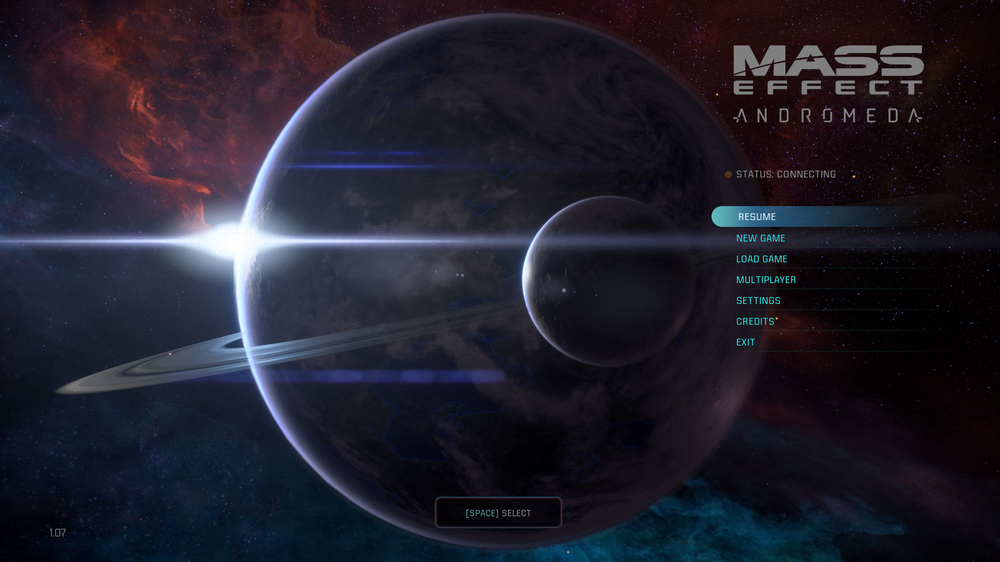Open the Settings menu
Screen dimensions: 1000x562
758,301
